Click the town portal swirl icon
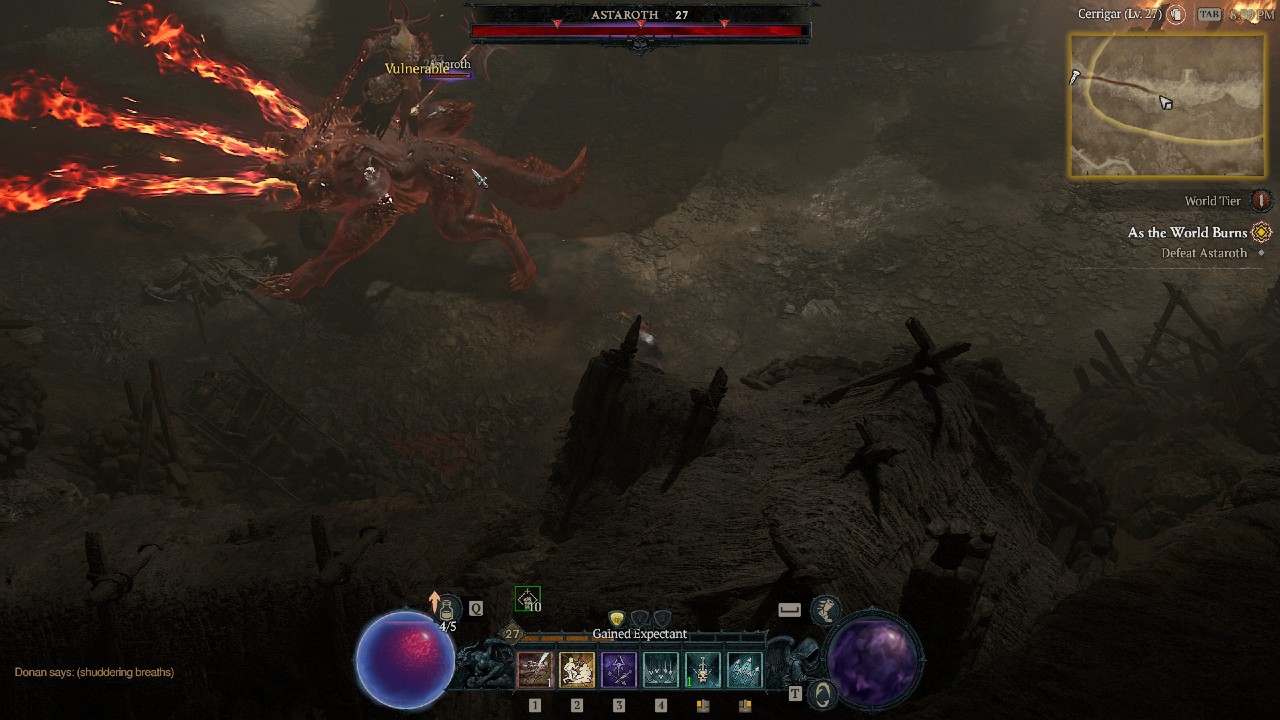Screen dimensions: 1280x720 point(823,694)
